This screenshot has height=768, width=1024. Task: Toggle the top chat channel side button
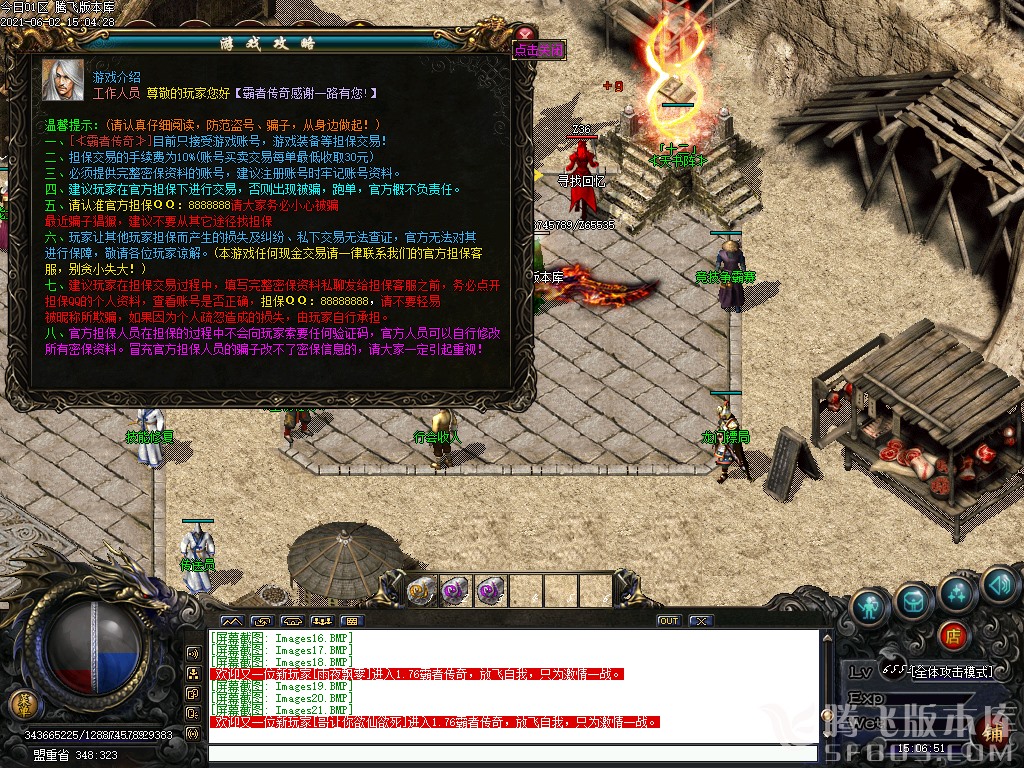[193, 654]
